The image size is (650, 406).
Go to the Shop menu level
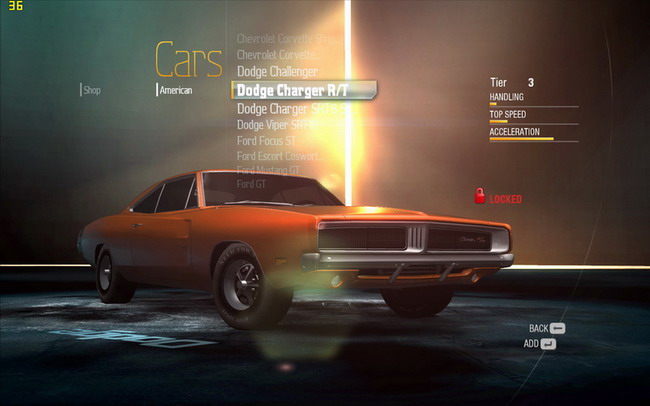point(92,90)
